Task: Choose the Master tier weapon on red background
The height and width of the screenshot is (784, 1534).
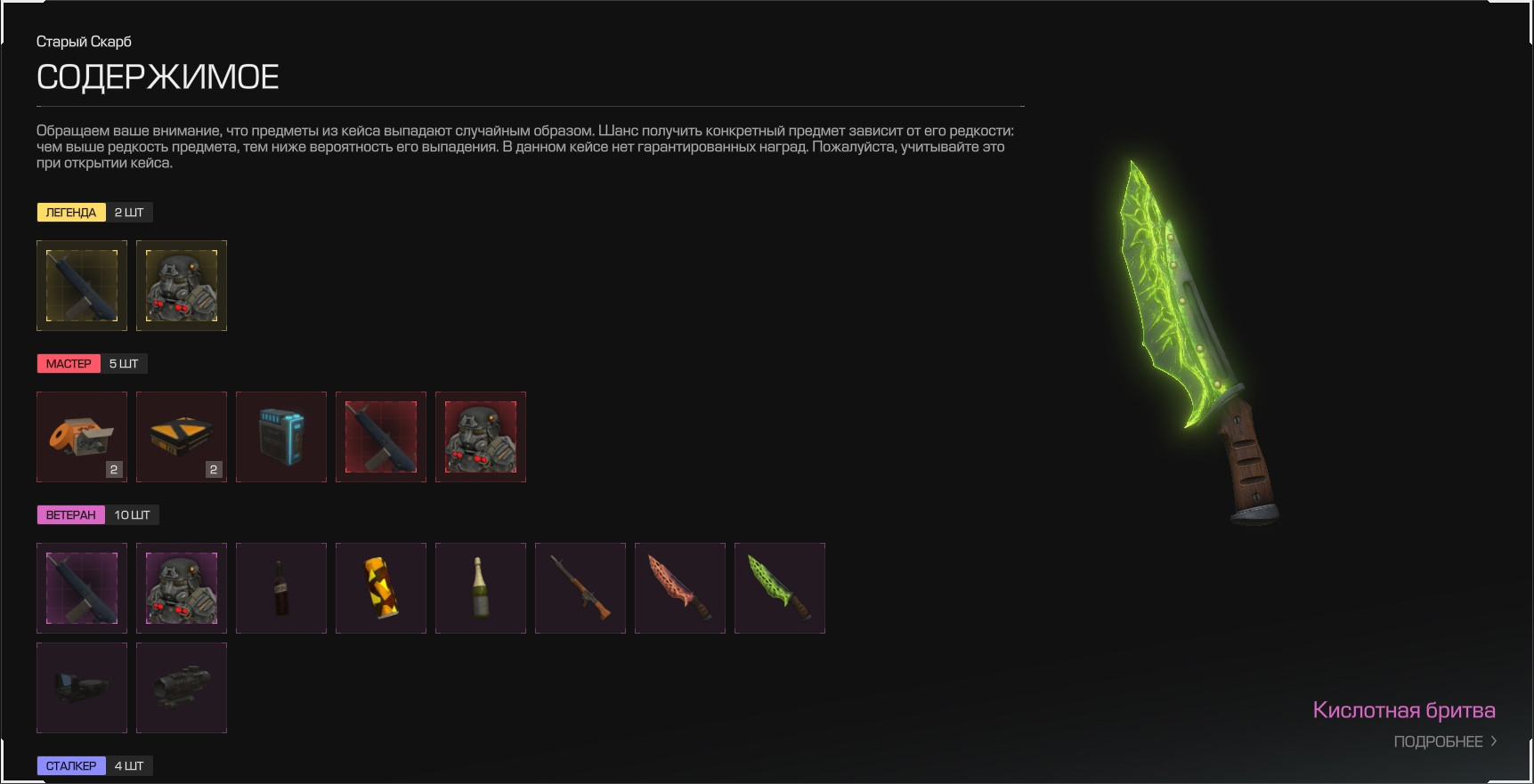Action: [381, 437]
